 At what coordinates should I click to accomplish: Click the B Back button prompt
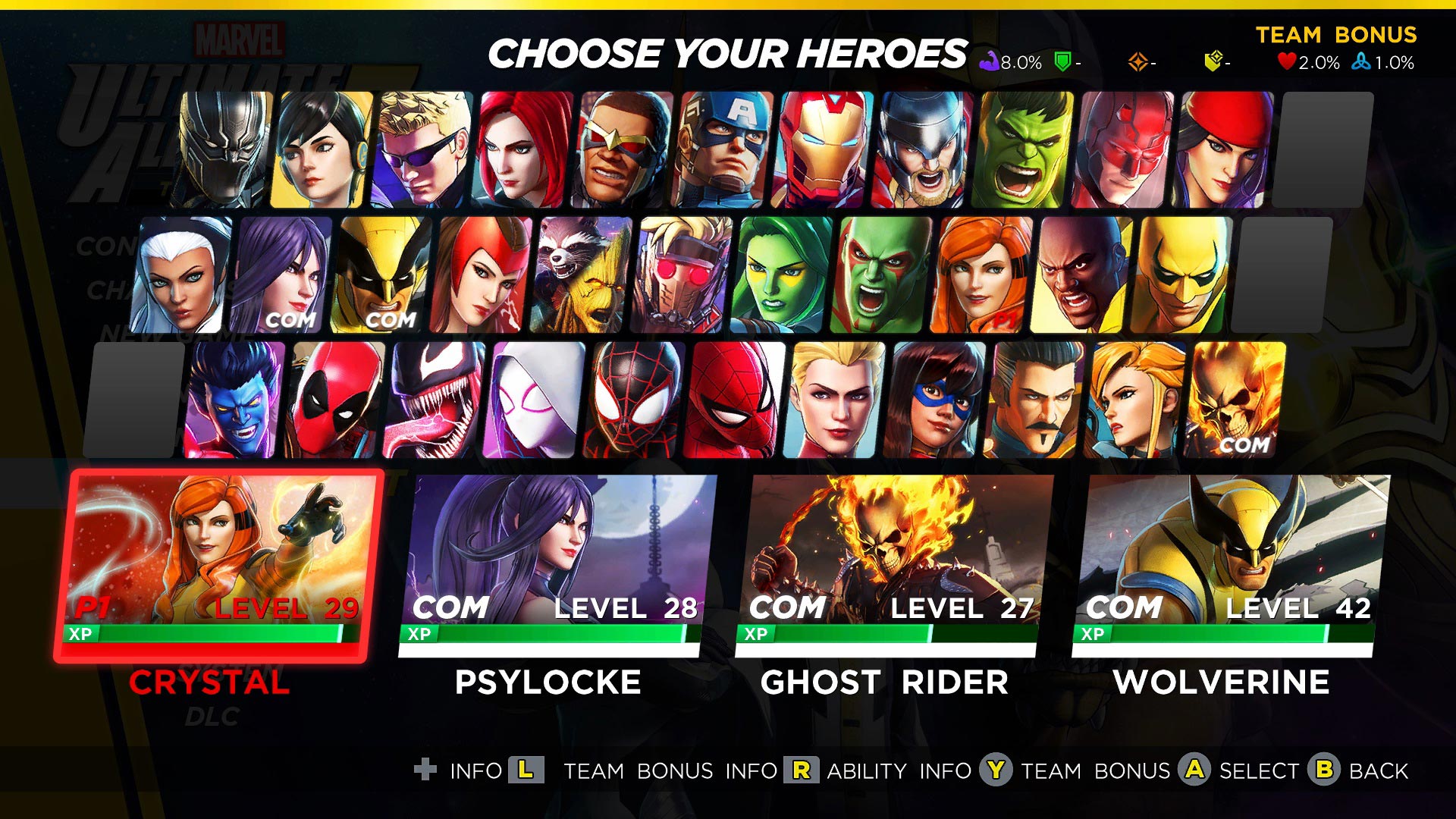pyautogui.click(x=1325, y=771)
